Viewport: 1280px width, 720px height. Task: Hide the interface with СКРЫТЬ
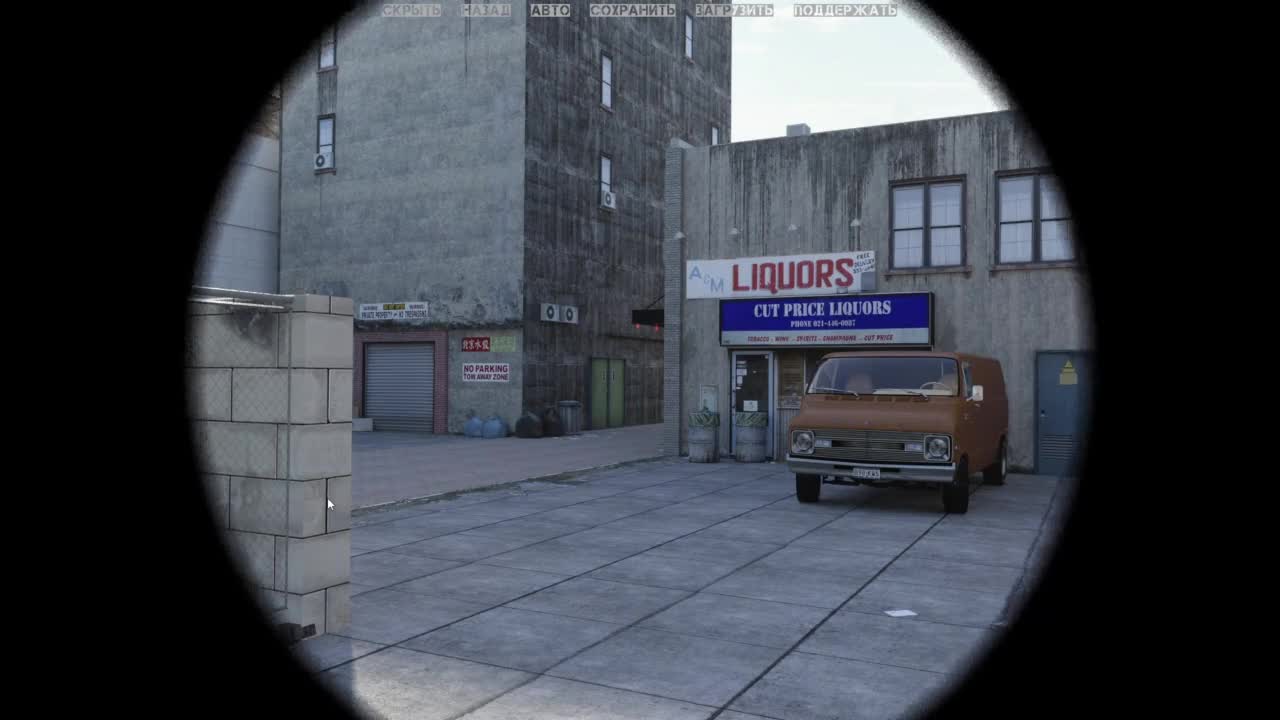[411, 10]
